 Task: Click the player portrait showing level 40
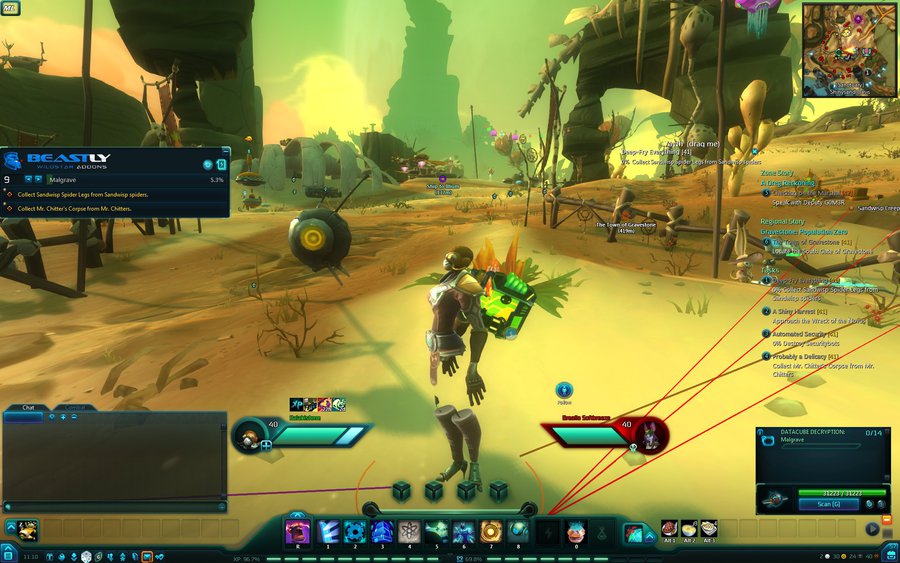[x=248, y=435]
